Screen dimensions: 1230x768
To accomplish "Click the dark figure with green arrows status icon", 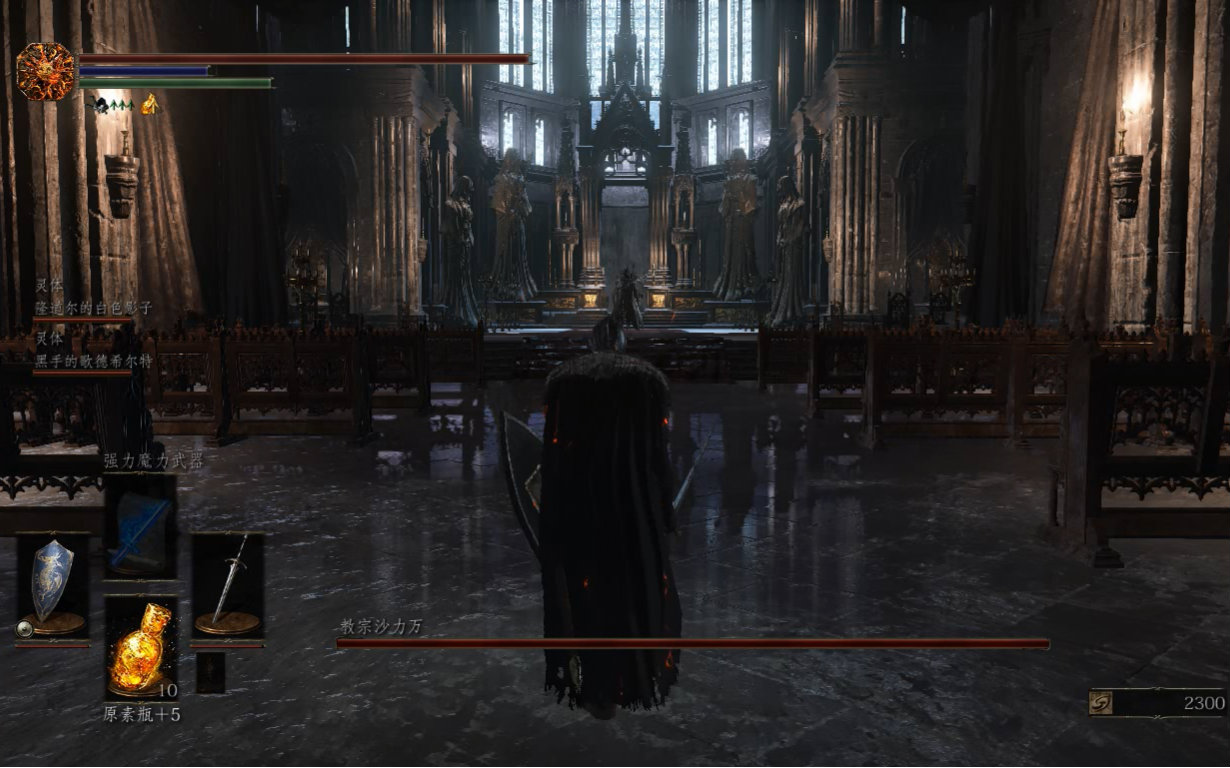I will tap(112, 103).
